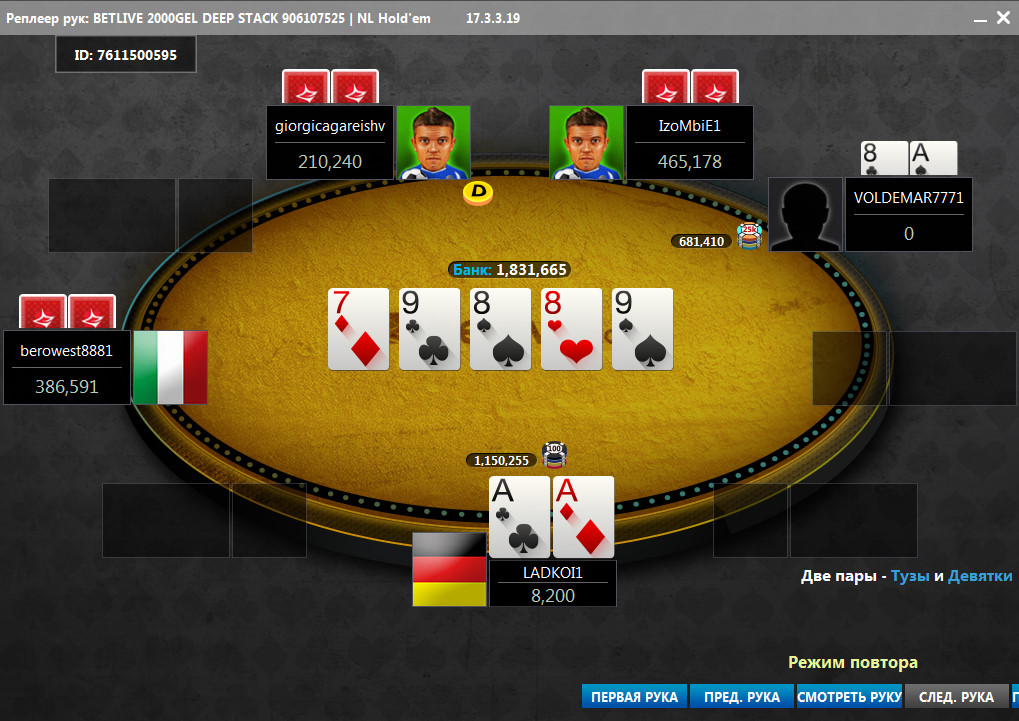The width and height of the screenshot is (1019, 721).
Task: Minimize the replayer window
Action: [975, 18]
